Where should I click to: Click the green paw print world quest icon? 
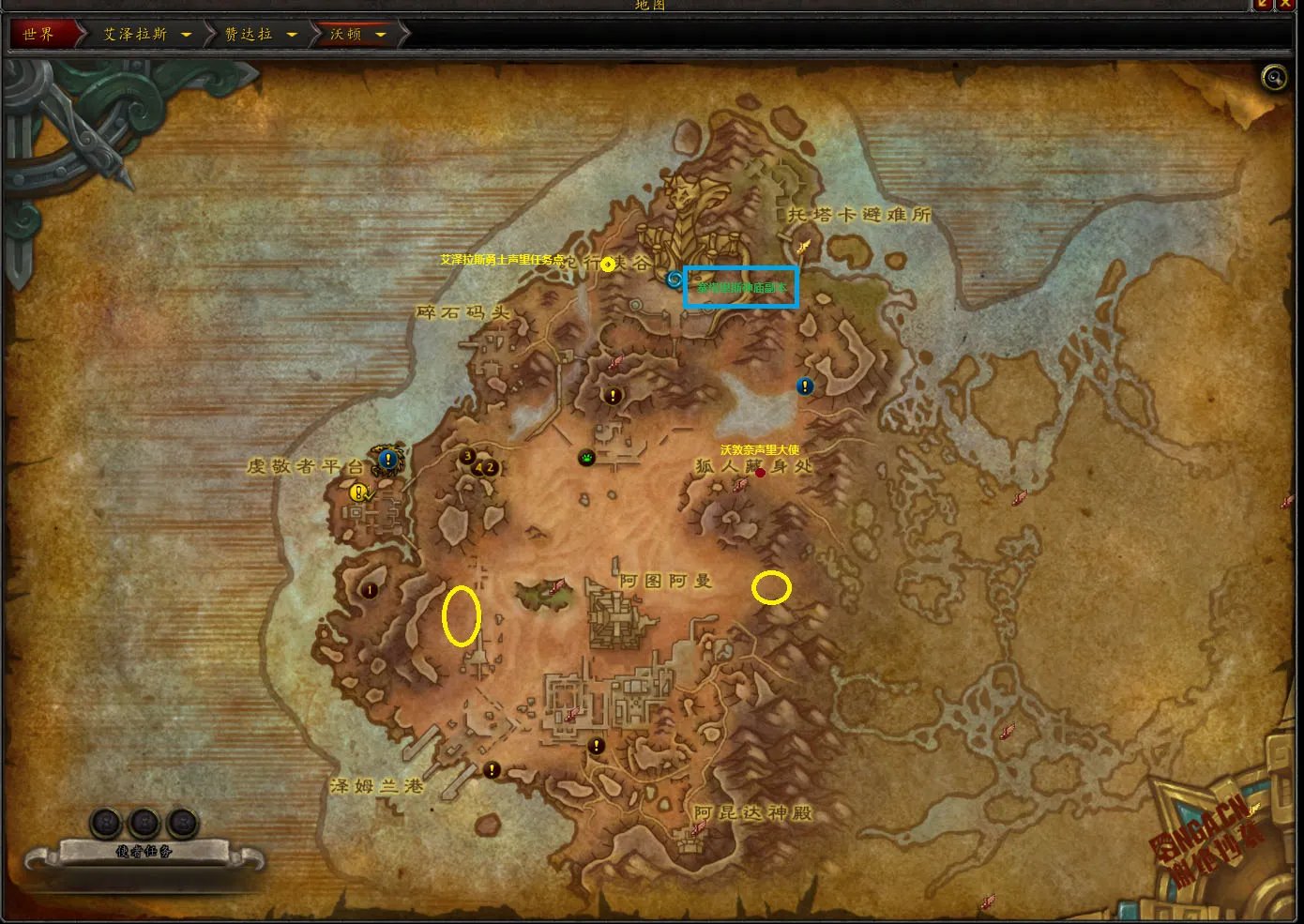coord(586,457)
